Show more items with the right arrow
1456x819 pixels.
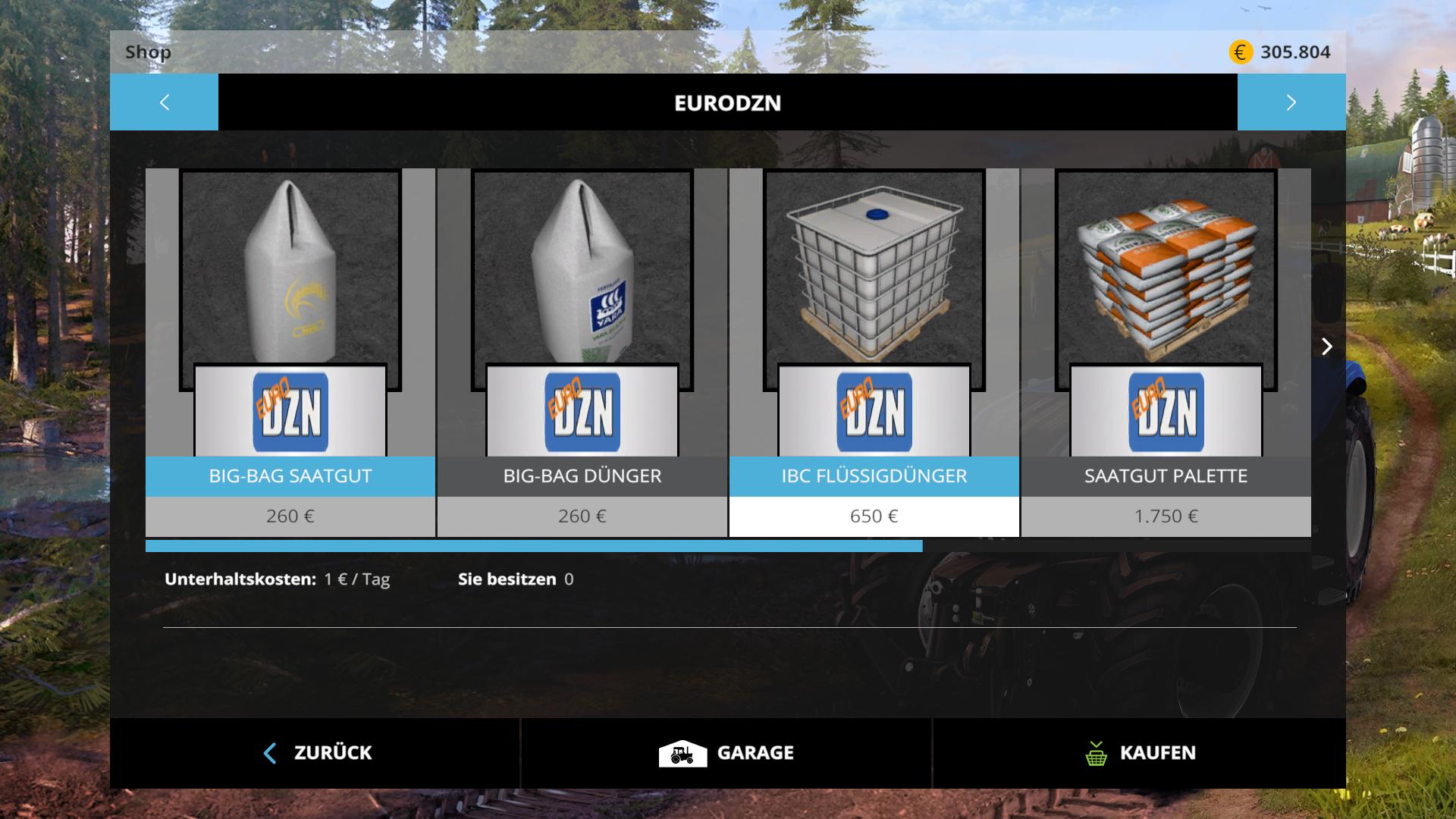[1326, 347]
